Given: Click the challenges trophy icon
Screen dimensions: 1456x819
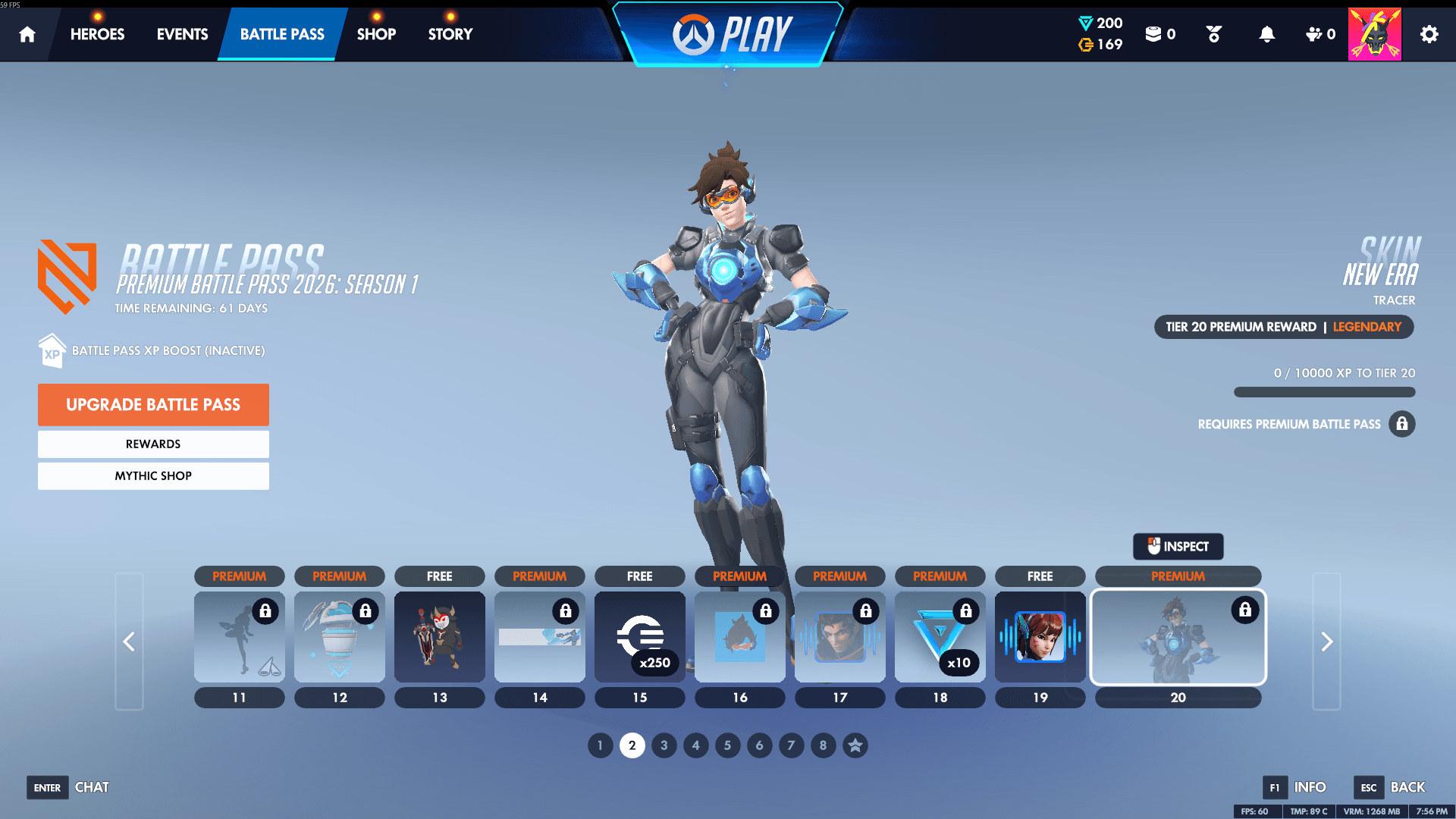Looking at the screenshot, I should coord(1213,34).
